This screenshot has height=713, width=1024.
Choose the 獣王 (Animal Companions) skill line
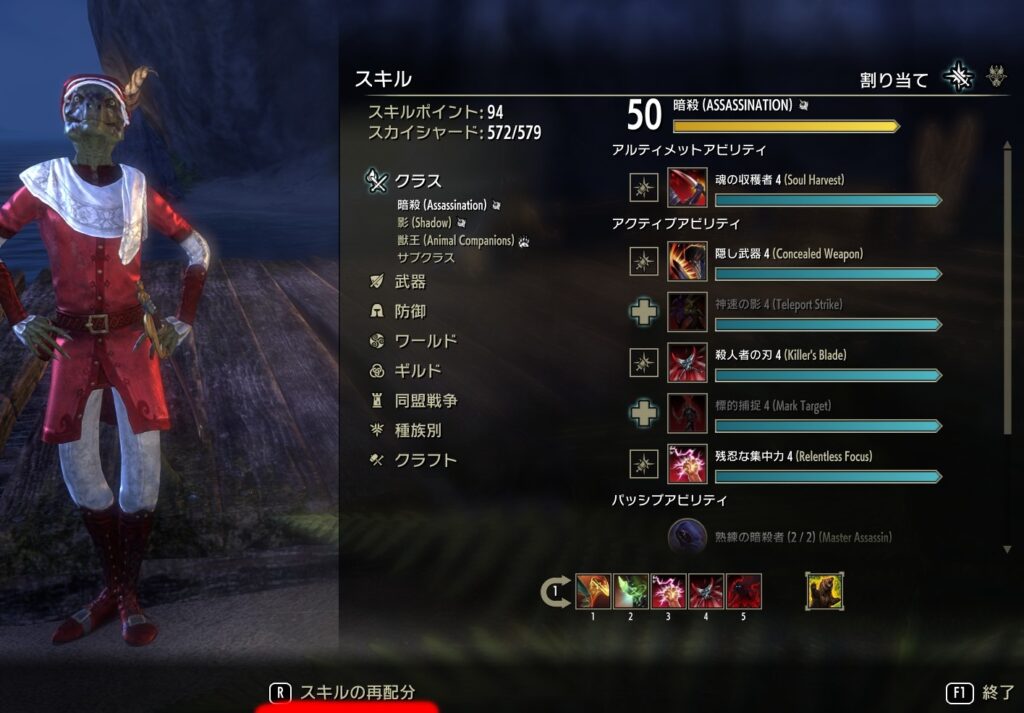[455, 241]
